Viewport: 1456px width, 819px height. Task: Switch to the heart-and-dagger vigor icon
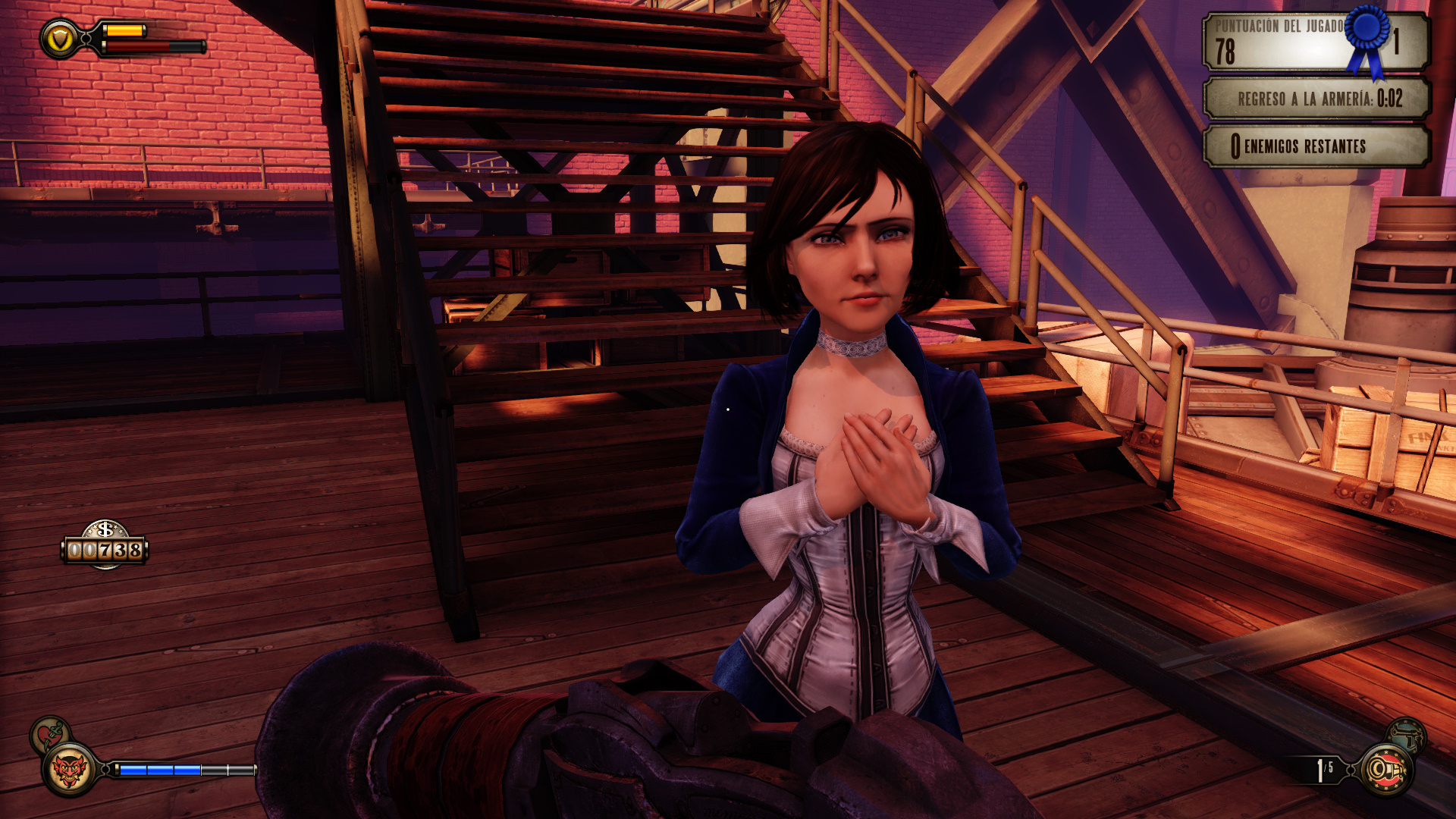click(x=49, y=733)
